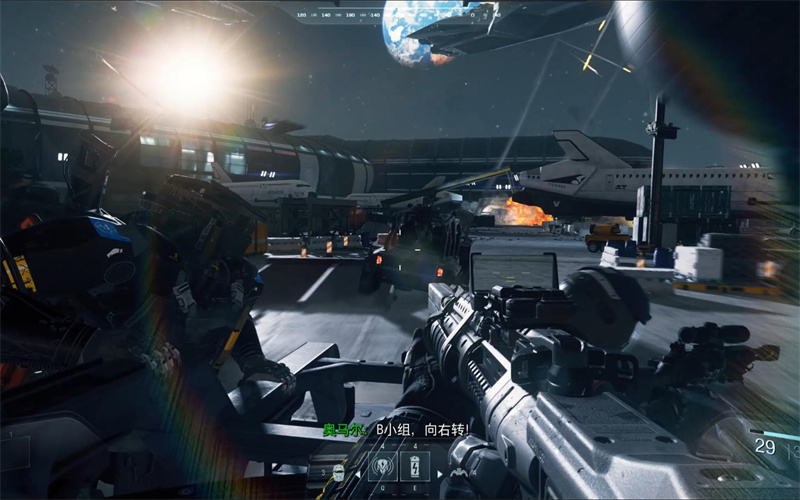The height and width of the screenshot is (500, 800).
Task: Select the battery lightning bolt equipment icon
Action: point(415,466)
